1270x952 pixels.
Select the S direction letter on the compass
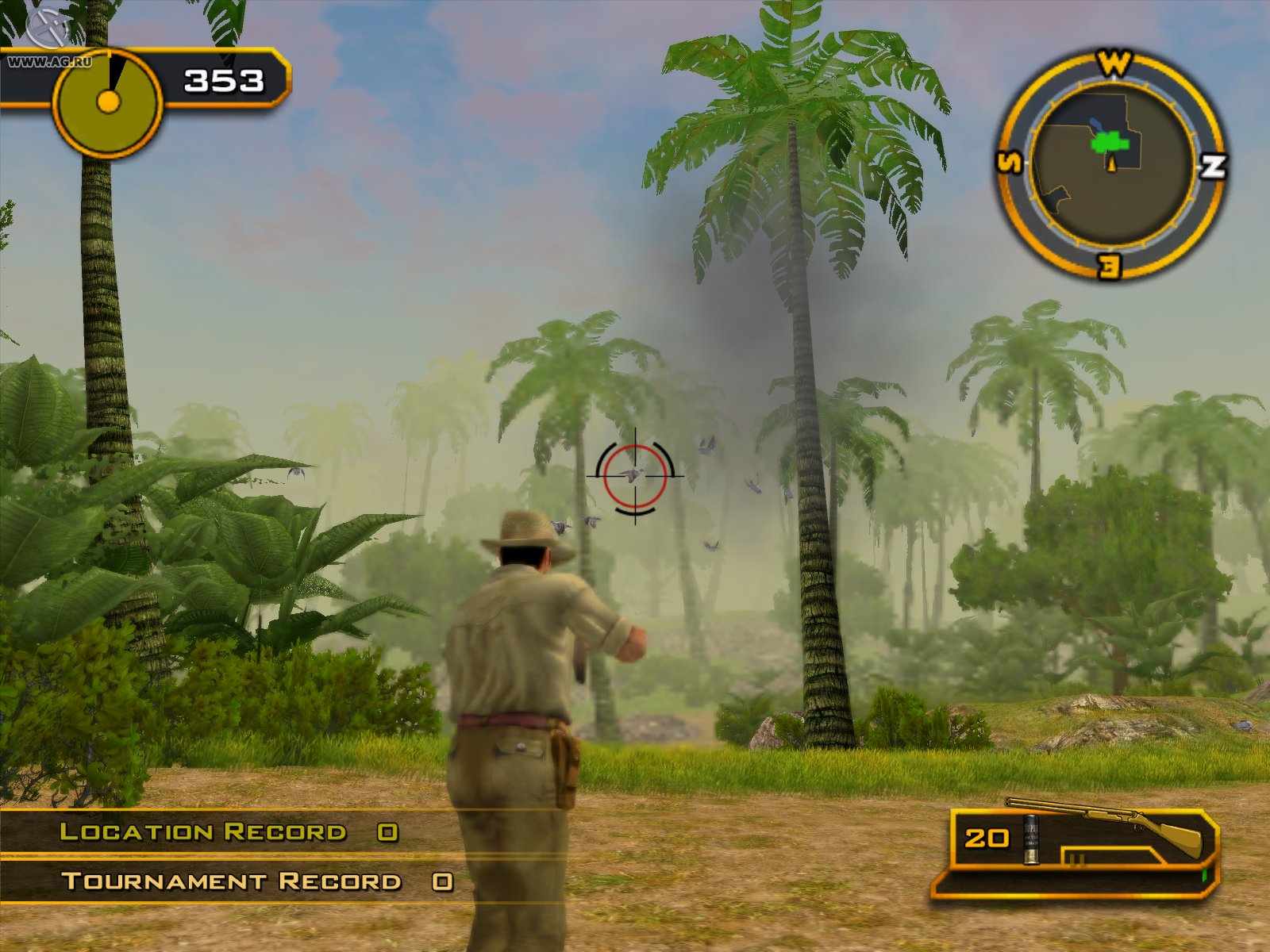click(x=1009, y=163)
